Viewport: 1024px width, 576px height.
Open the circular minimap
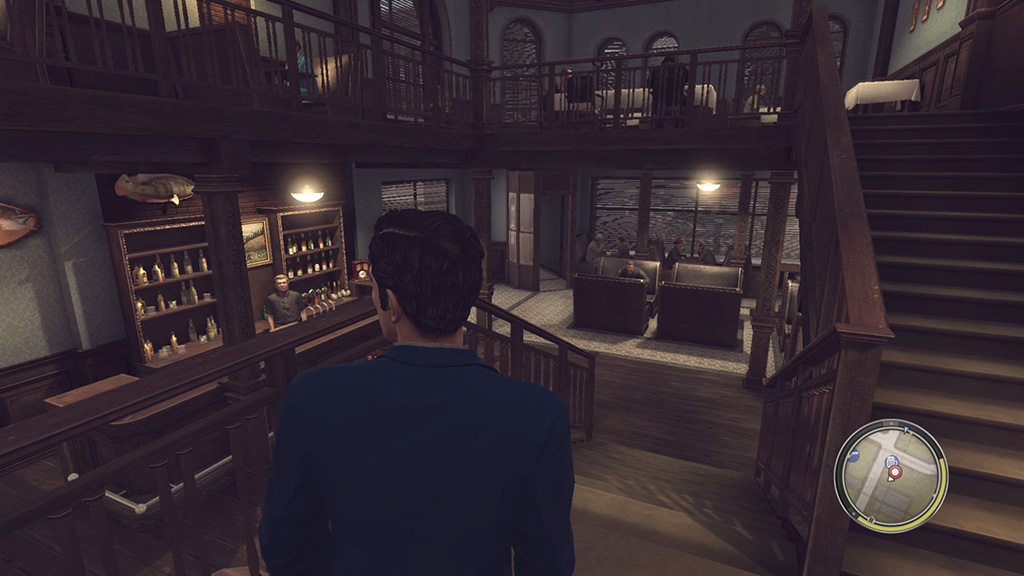click(890, 474)
